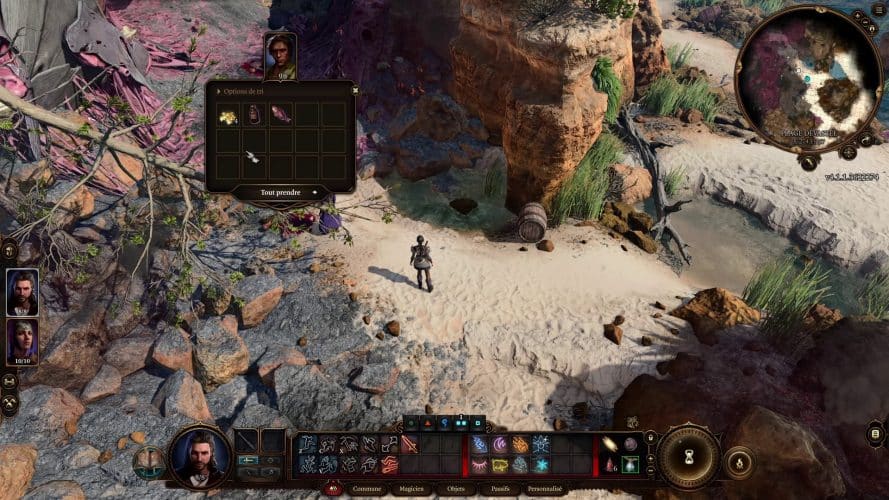Image resolution: width=889 pixels, height=500 pixels.
Task: Pick up the potion bottle in loot
Action: point(254,116)
